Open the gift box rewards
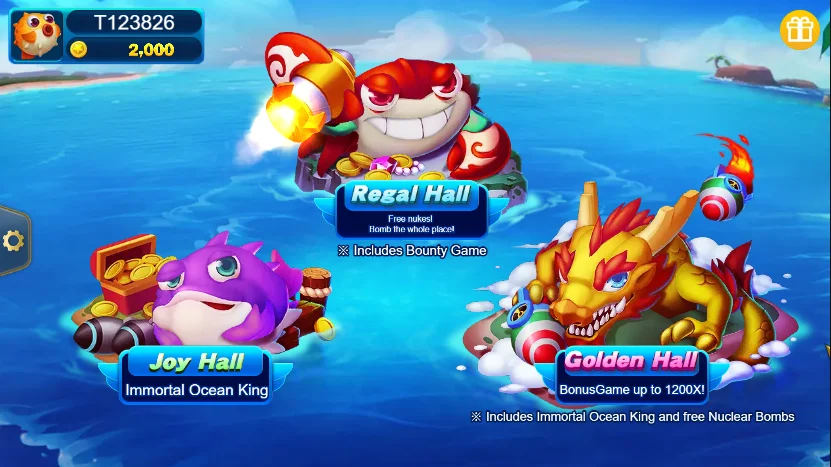 (x=799, y=31)
